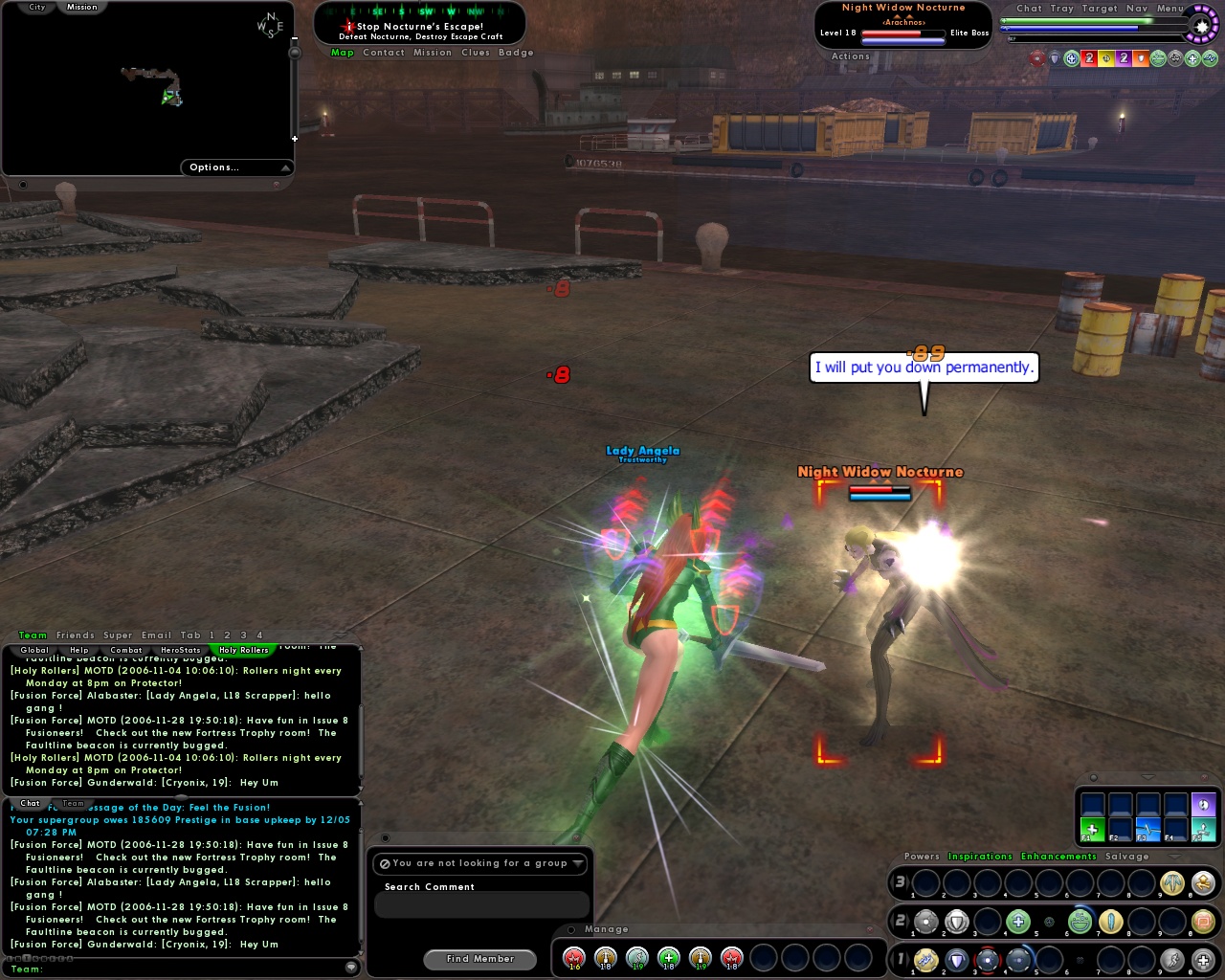Click the compass rose on the minimap
This screenshot has width=1225, height=980.
(268, 26)
